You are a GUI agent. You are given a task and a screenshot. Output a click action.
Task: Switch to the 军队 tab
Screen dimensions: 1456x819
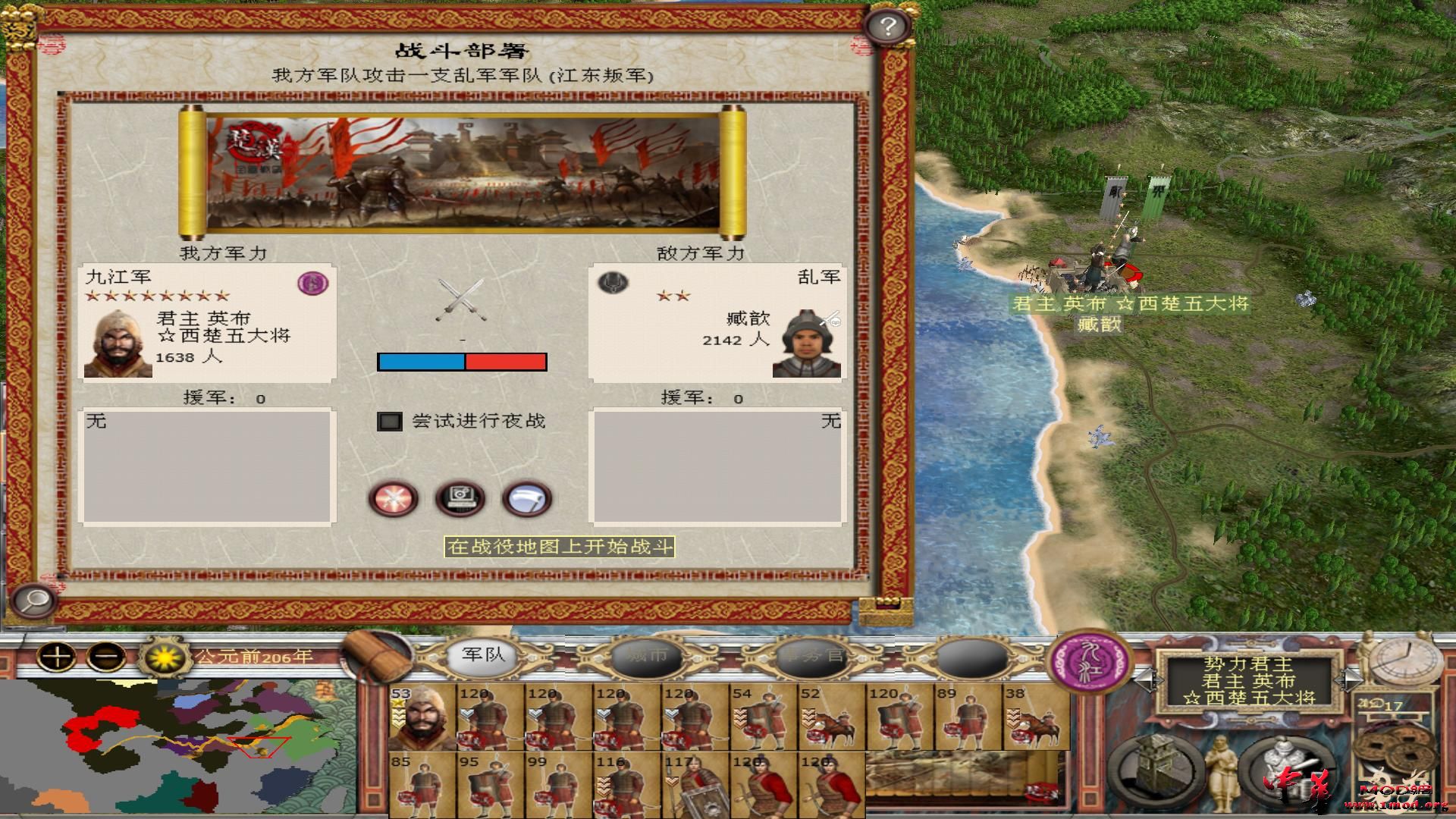click(x=483, y=660)
